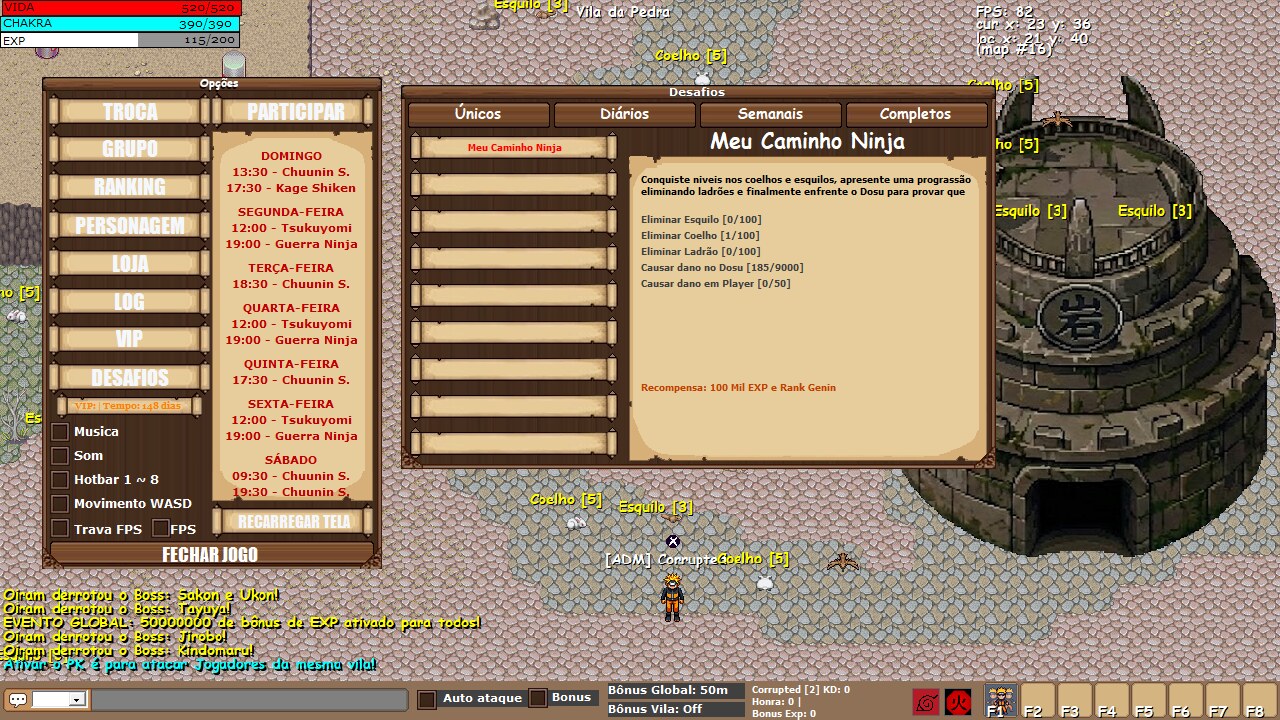Open the TROCA trade menu

pos(130,111)
